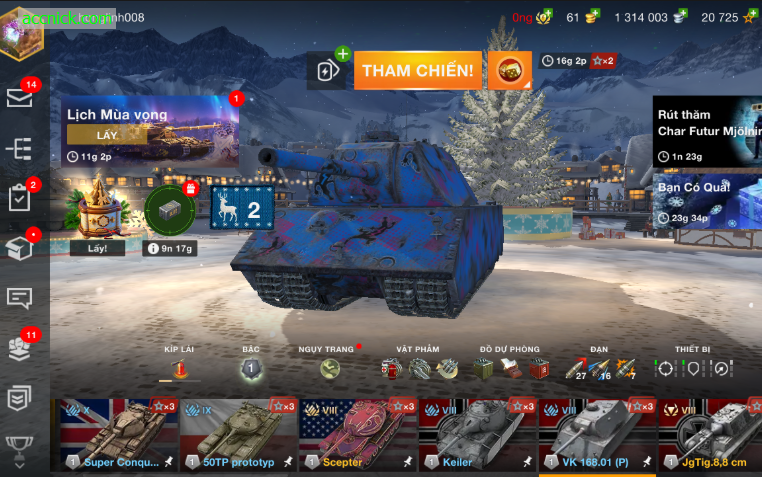762x477 pixels.
Task: Click the Lấy! holiday gift button
Action: (x=97, y=249)
